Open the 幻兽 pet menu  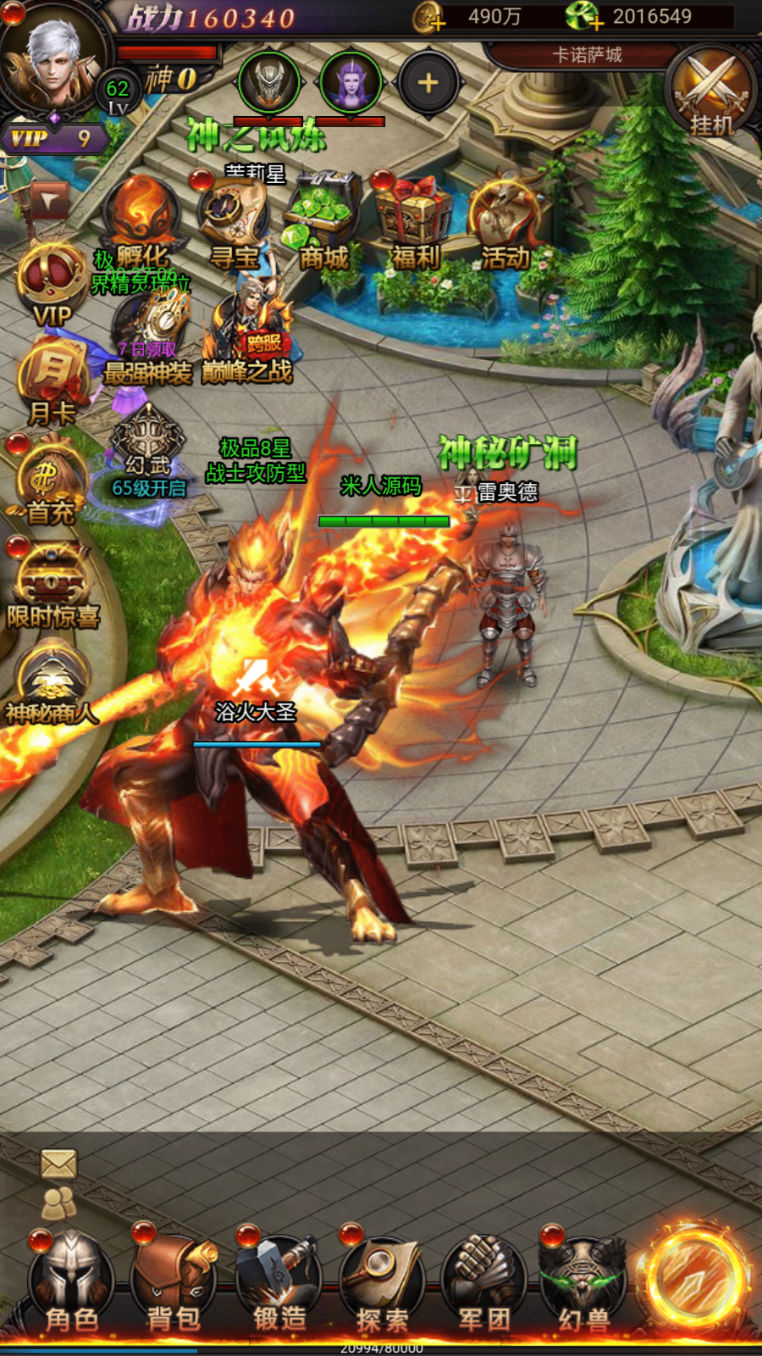click(x=584, y=1283)
